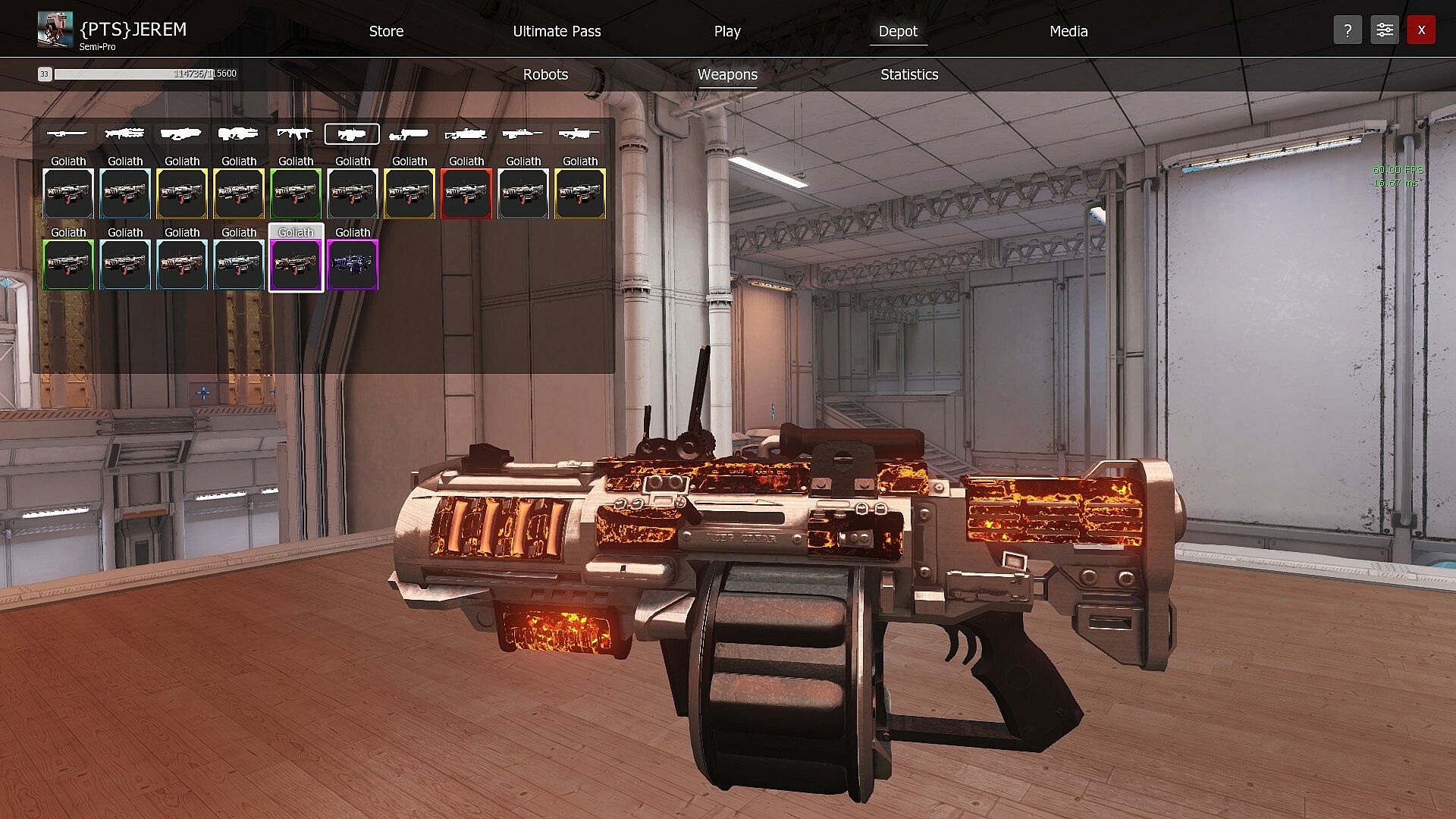Screen dimensions: 1456x819
Task: Select Play in the top menu
Action: click(726, 31)
